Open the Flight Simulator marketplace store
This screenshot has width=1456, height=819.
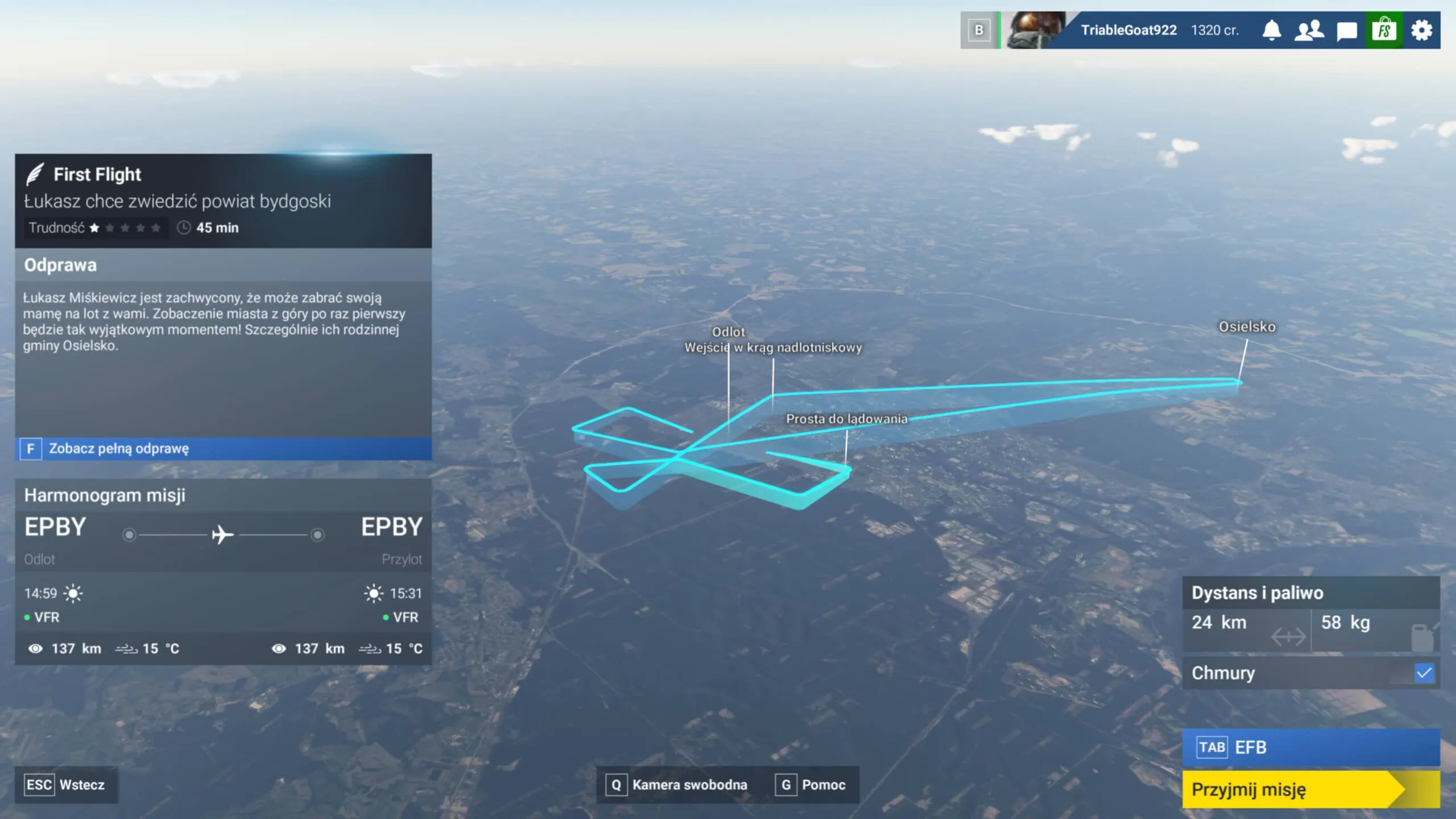[x=1384, y=30]
